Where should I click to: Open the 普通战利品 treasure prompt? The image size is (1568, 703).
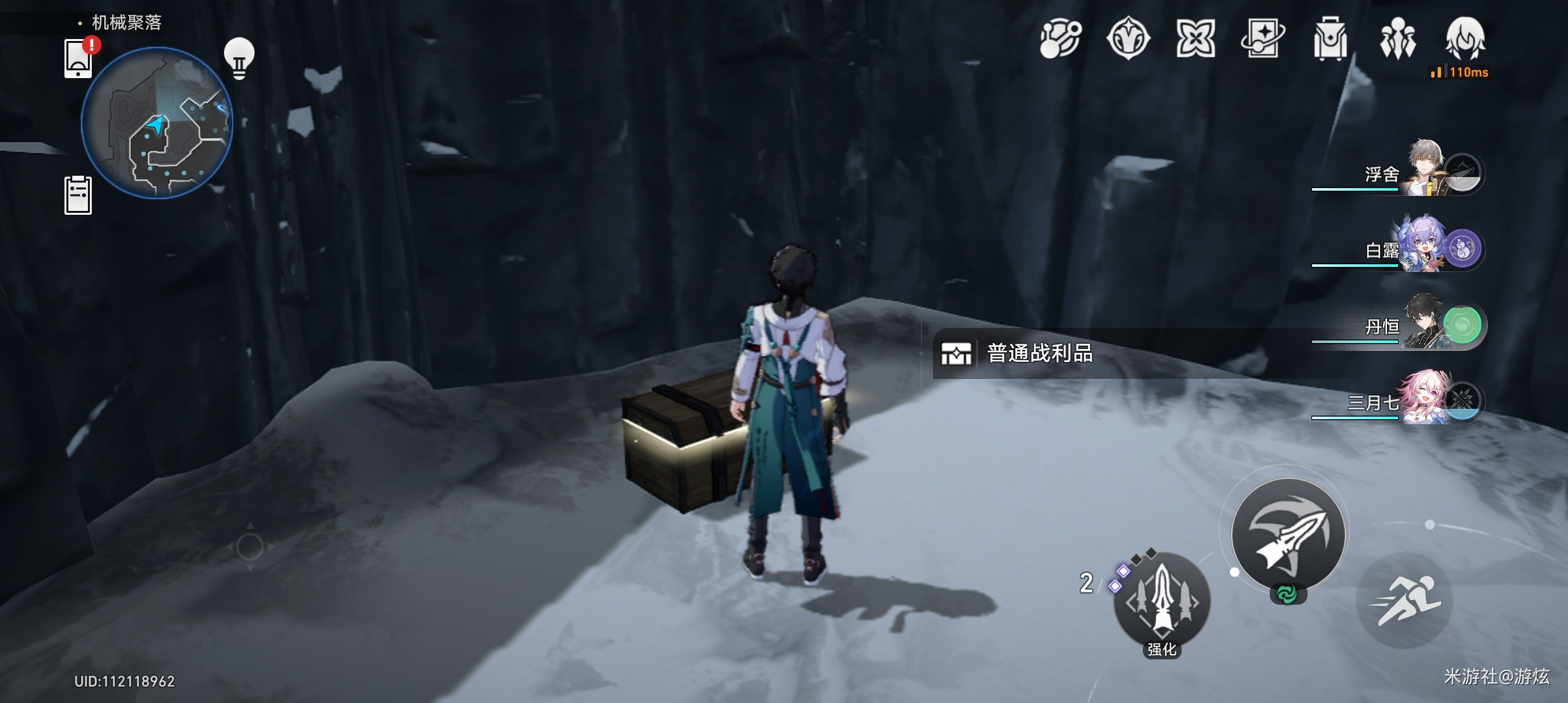pos(1039,353)
